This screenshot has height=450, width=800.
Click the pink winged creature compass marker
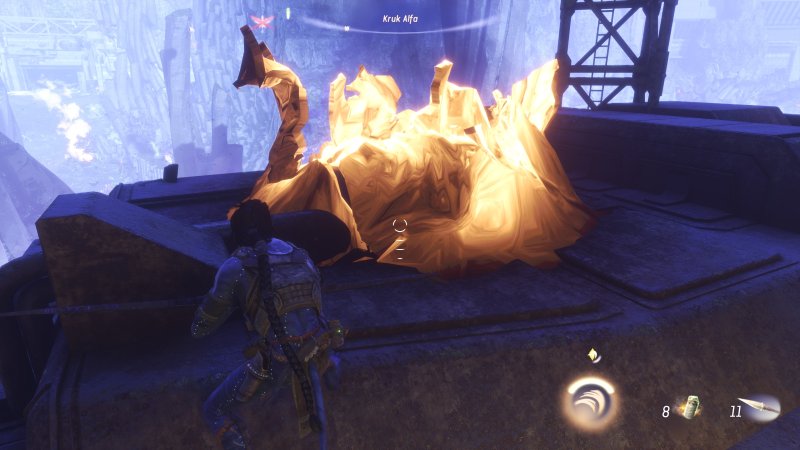pyautogui.click(x=263, y=20)
